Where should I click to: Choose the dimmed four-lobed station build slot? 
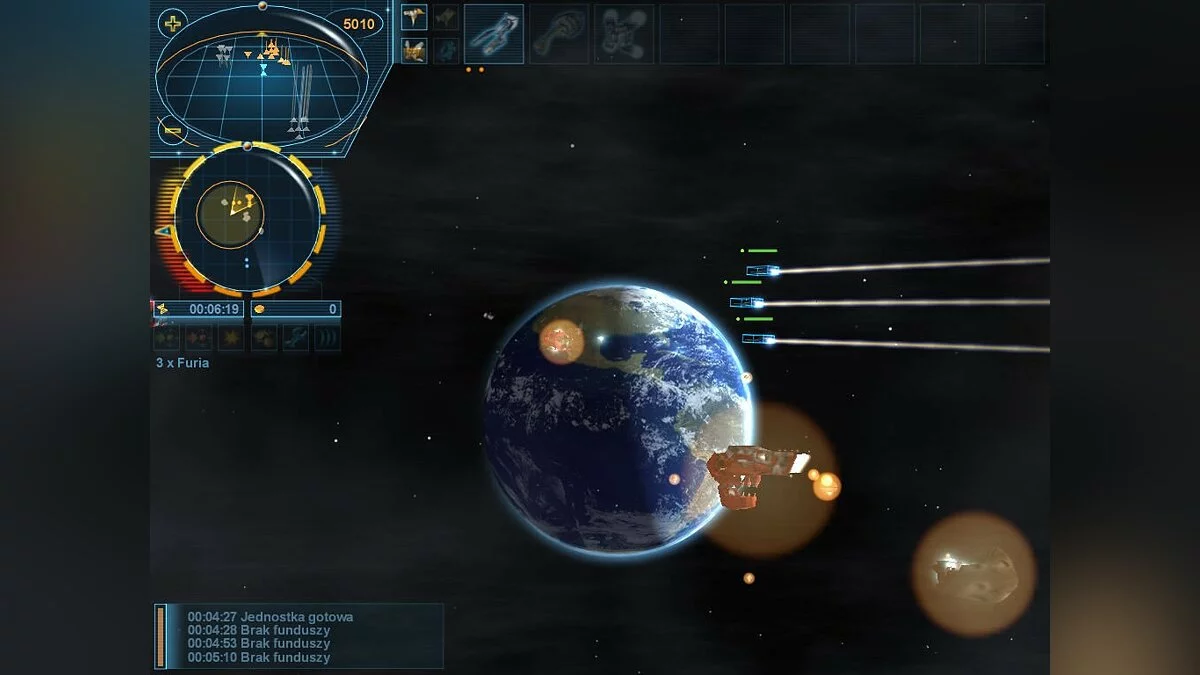click(x=623, y=34)
